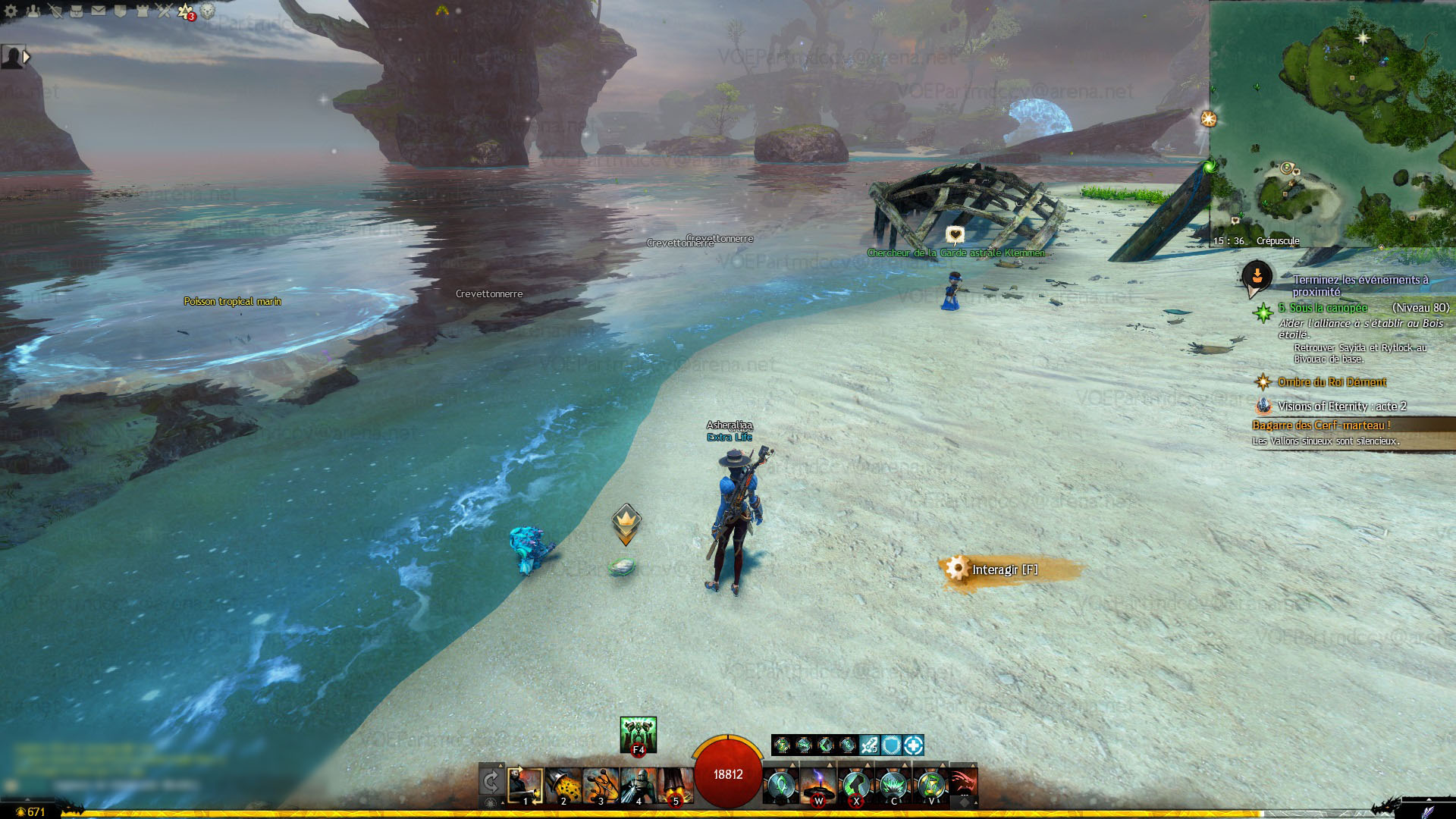Open the Ombre du Roi Dément tracker entry
Viewport: 1456px width, 819px height.
click(1331, 382)
